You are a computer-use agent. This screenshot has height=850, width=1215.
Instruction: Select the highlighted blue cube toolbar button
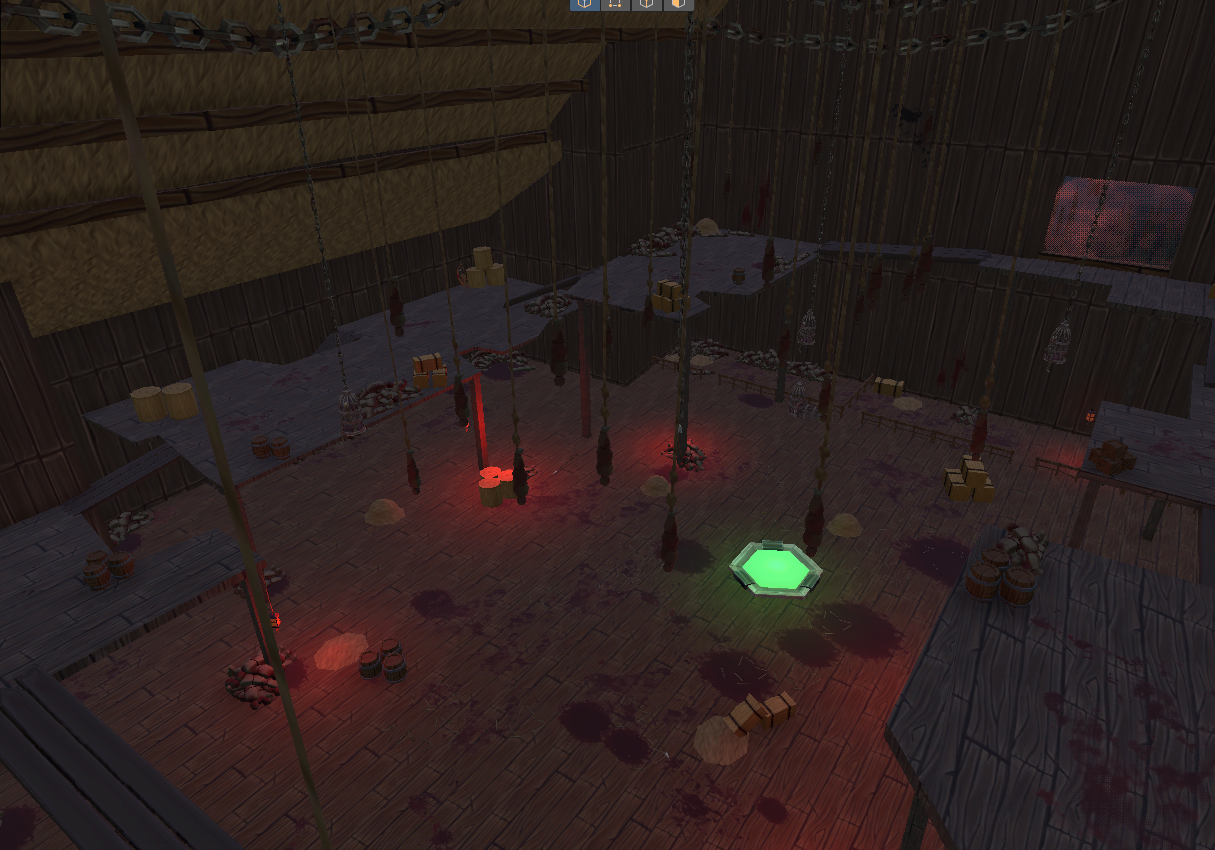(x=585, y=4)
